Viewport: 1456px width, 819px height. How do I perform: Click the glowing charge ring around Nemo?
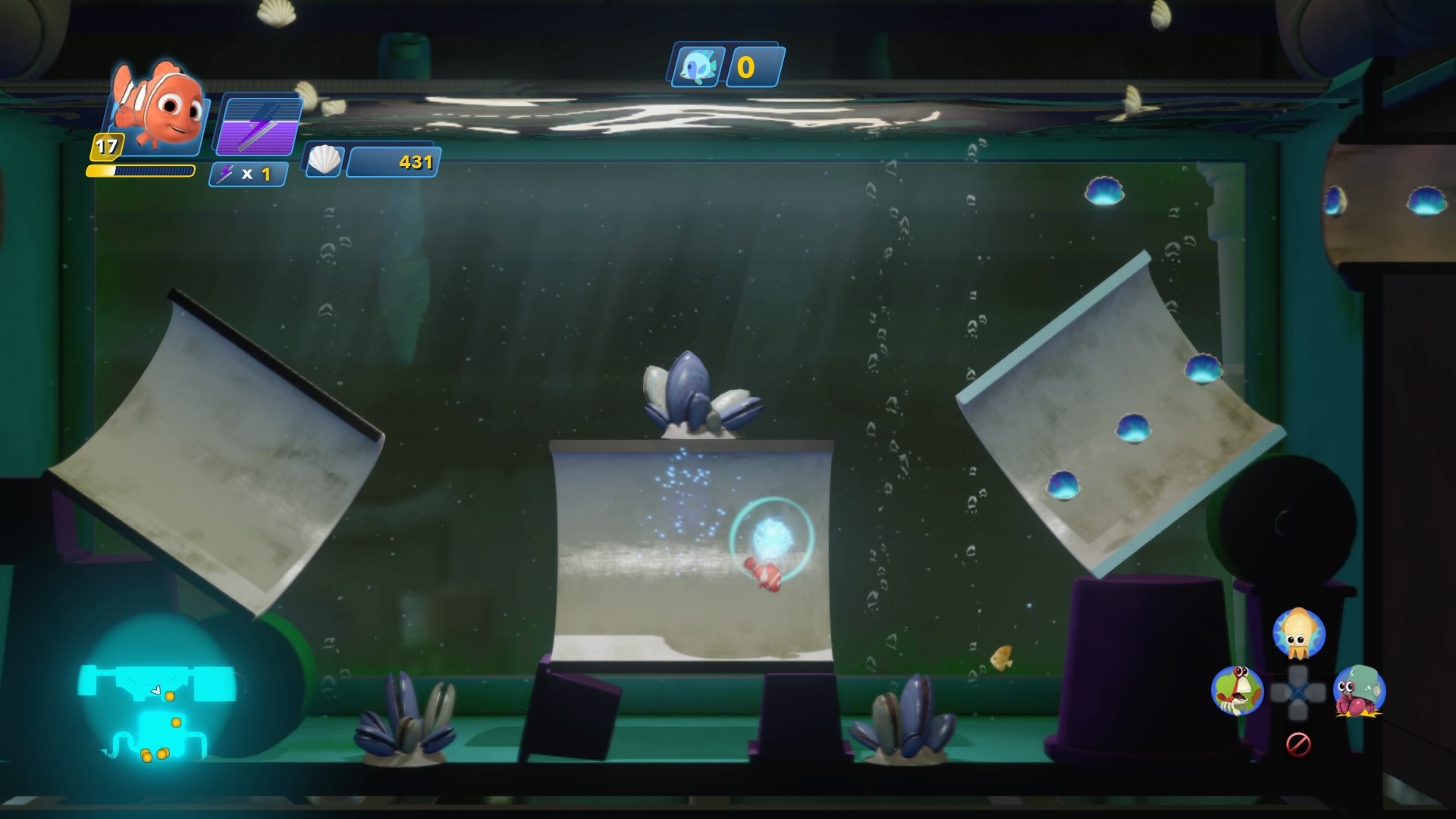(x=772, y=542)
